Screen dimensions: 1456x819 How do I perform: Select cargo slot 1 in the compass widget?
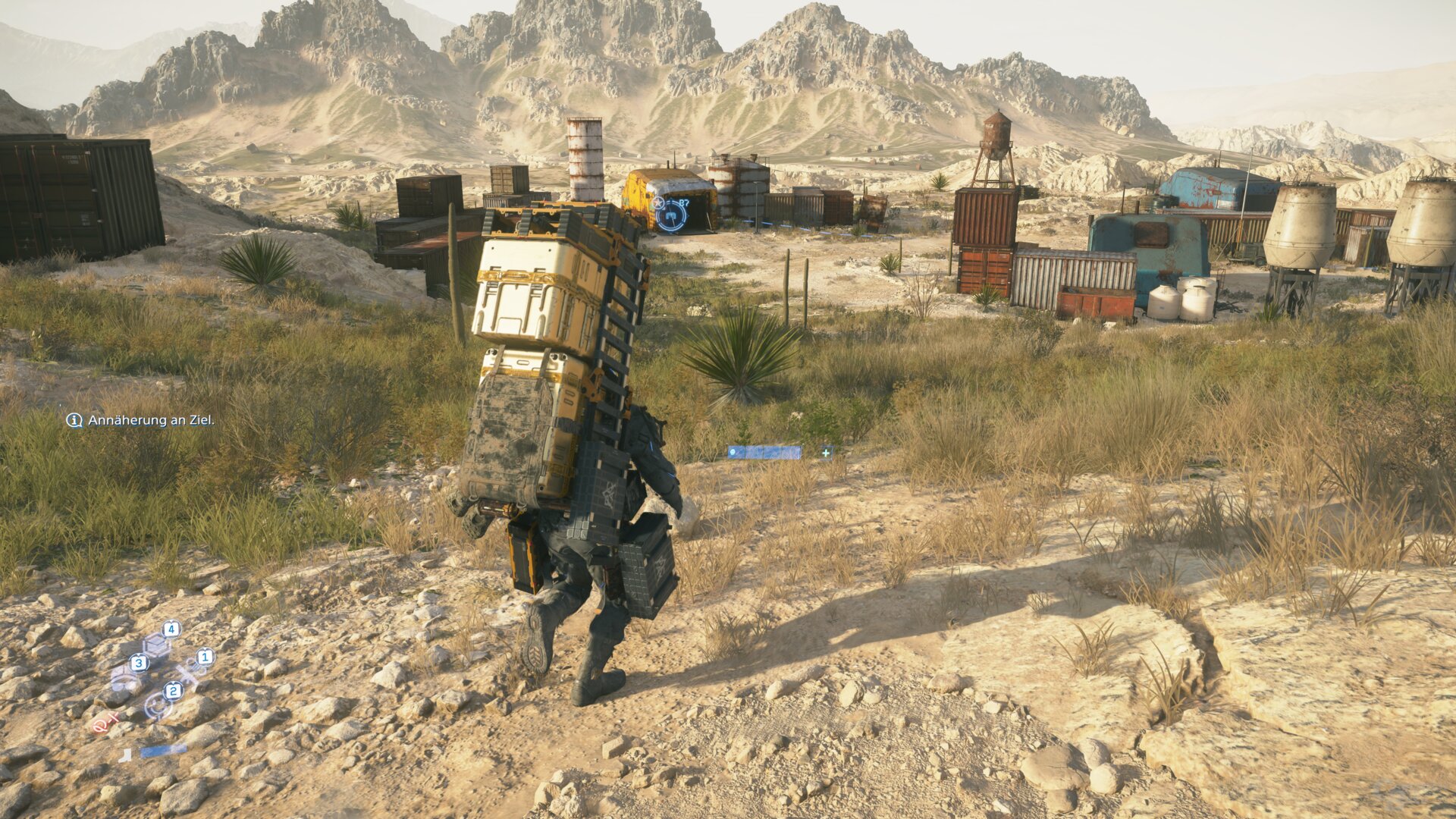205,657
